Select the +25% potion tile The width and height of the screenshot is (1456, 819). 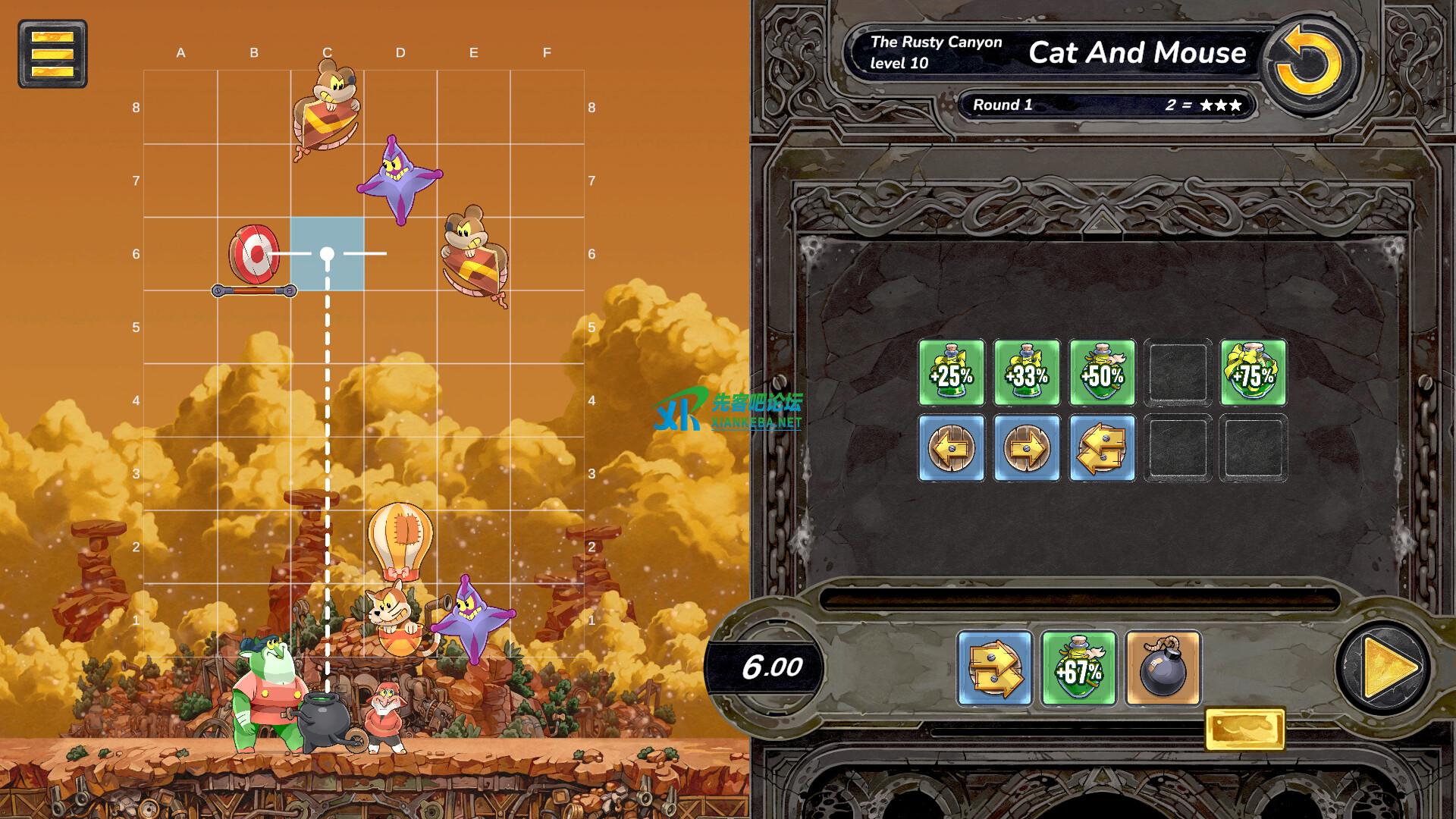coord(951,373)
